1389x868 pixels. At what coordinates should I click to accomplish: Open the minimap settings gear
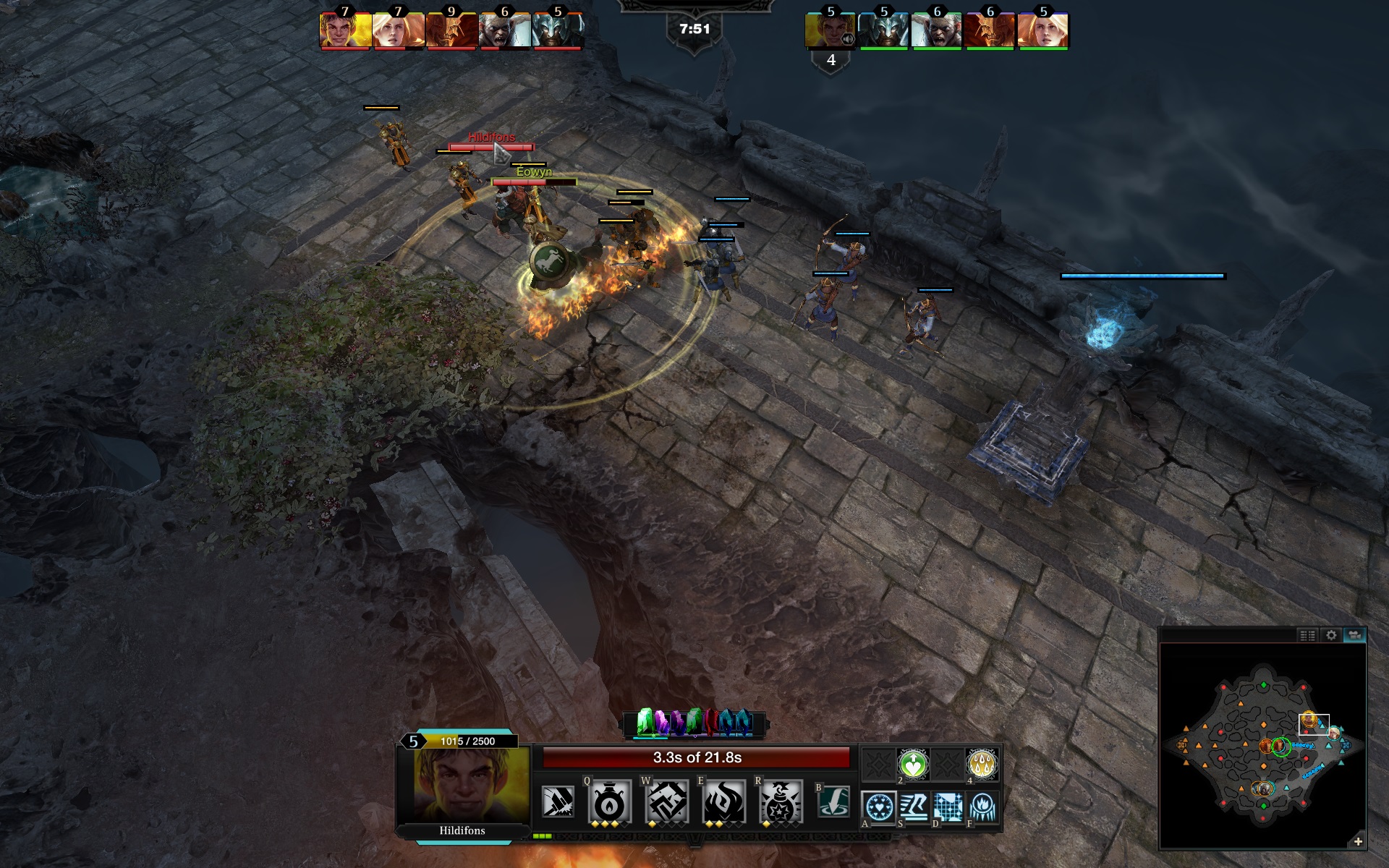pyautogui.click(x=1331, y=635)
